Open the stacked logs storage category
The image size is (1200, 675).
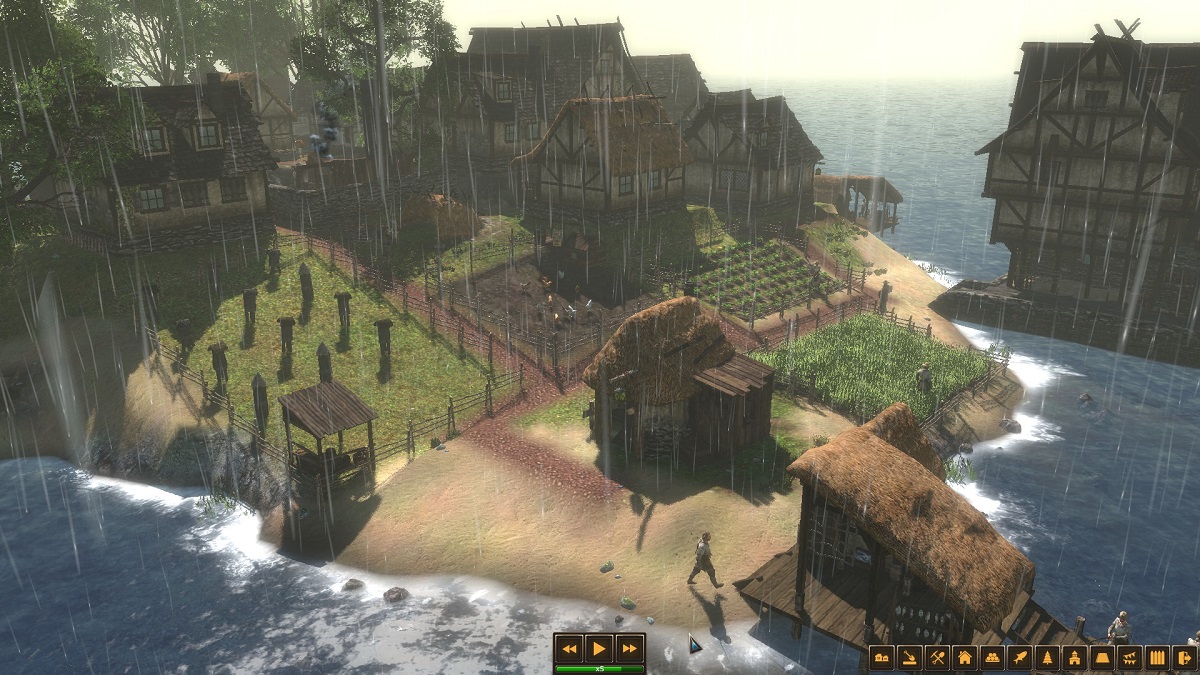[992, 658]
